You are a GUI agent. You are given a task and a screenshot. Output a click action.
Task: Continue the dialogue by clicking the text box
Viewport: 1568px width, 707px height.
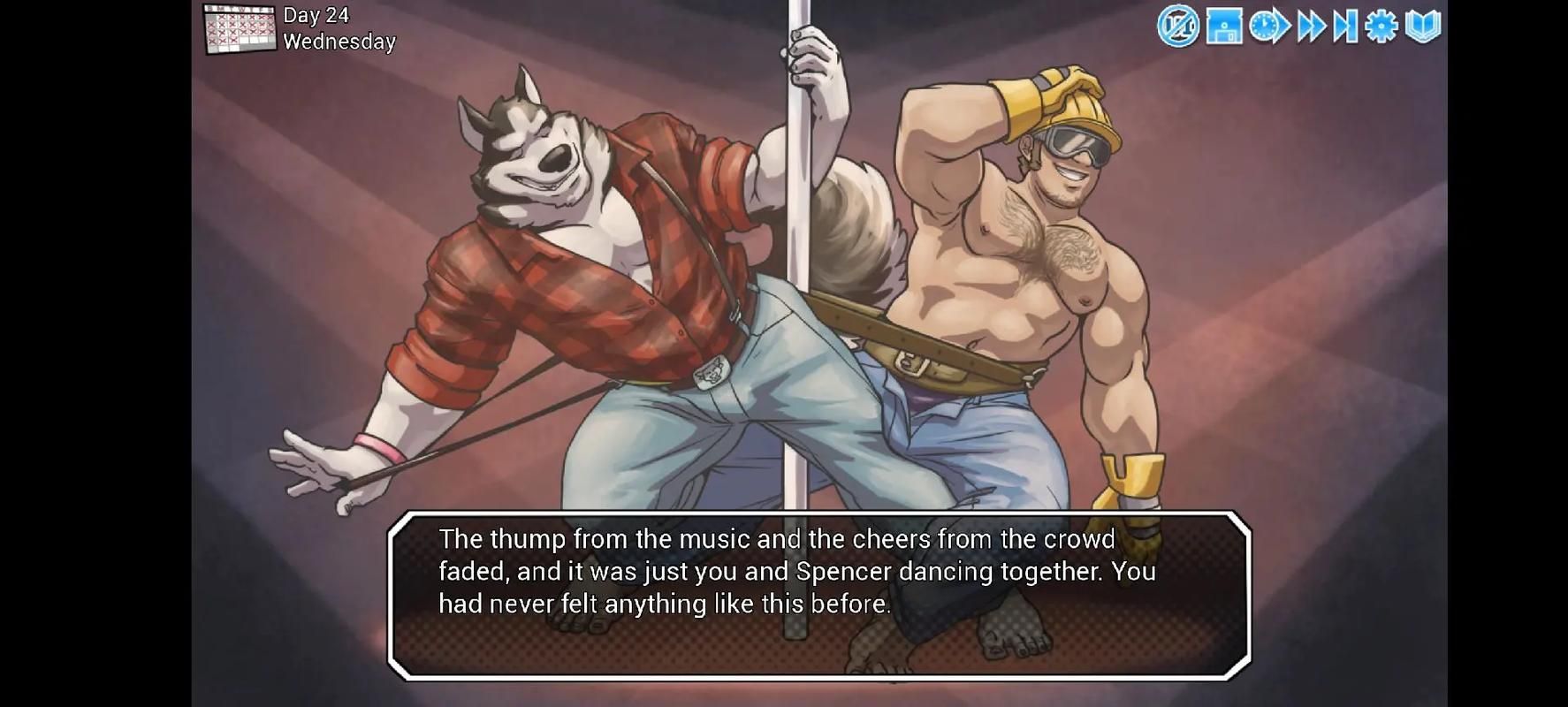[819, 596]
